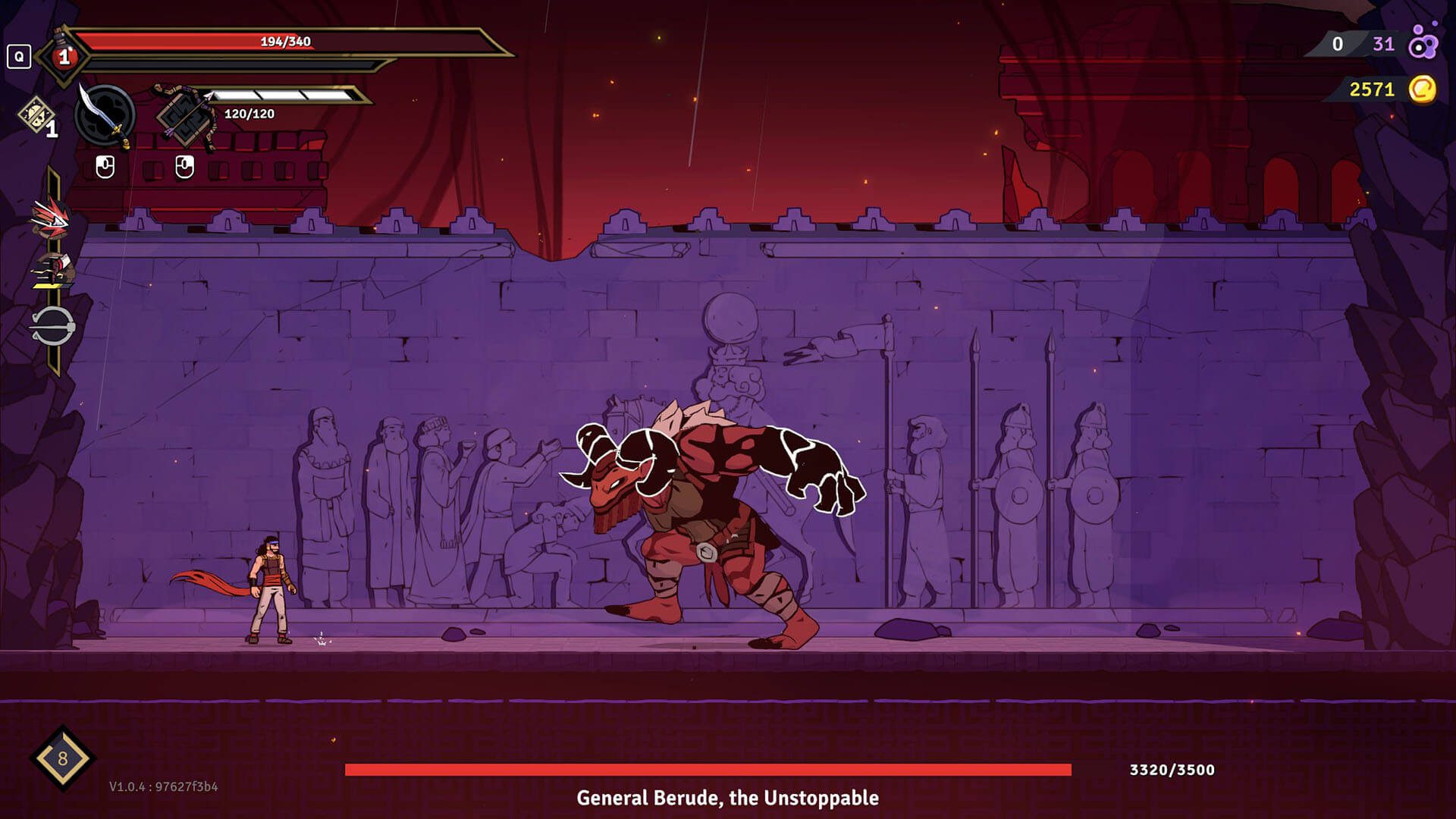Select the bow secondary weapon icon

183,115
